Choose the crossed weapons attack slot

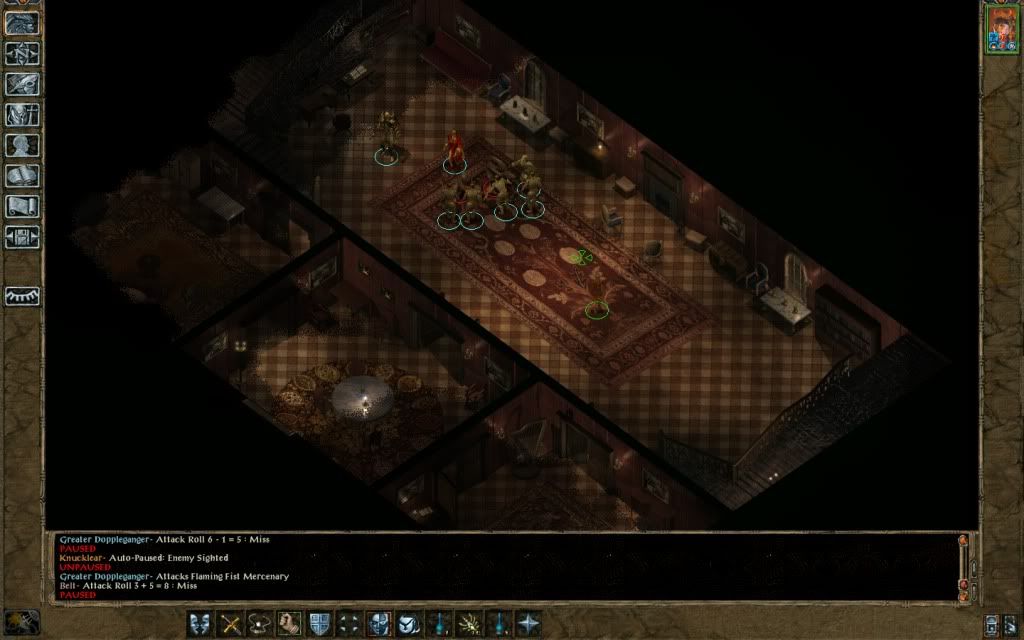pyautogui.click(x=230, y=623)
